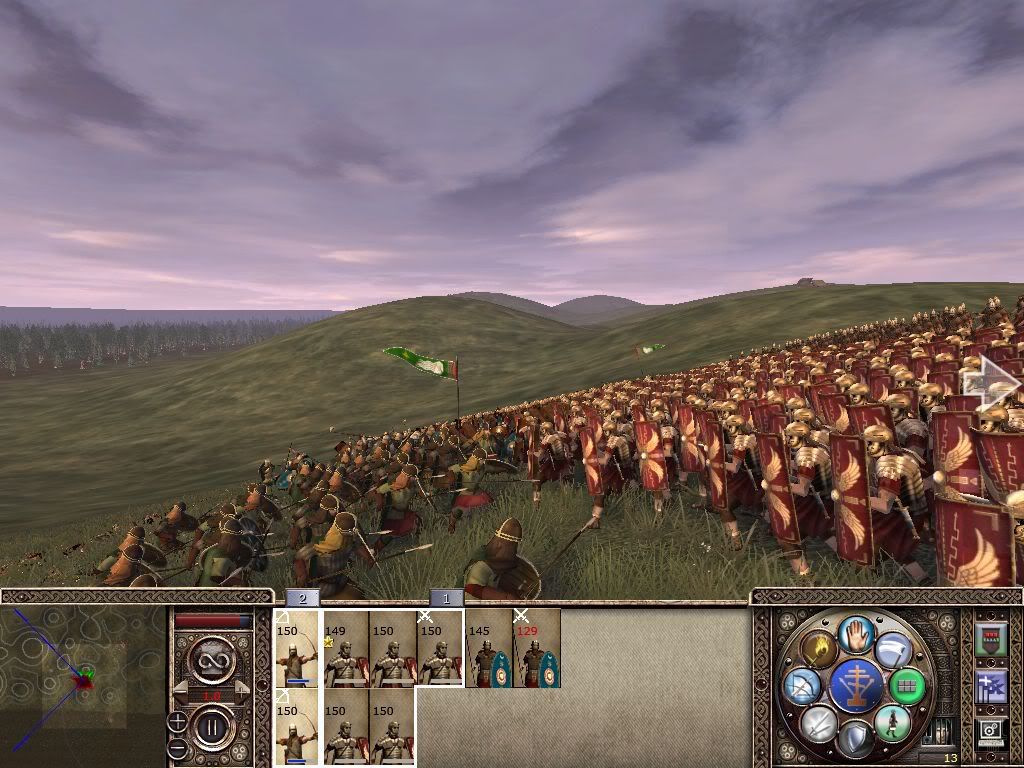Select the 145-man green shield unit card
Screen dimensions: 1024x768
[488, 649]
